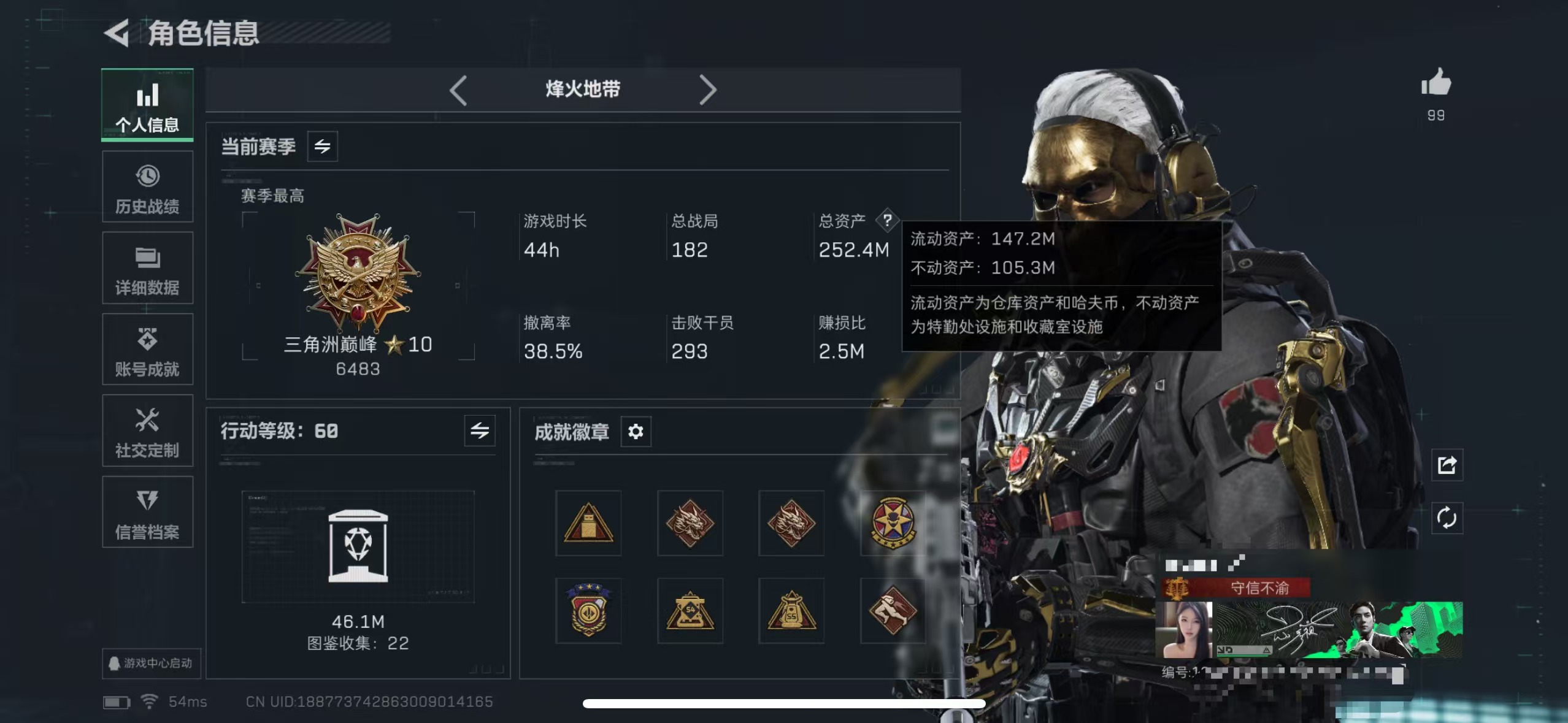Go back using the arrow beside 角色信息
The height and width of the screenshot is (723, 1568).
[116, 34]
